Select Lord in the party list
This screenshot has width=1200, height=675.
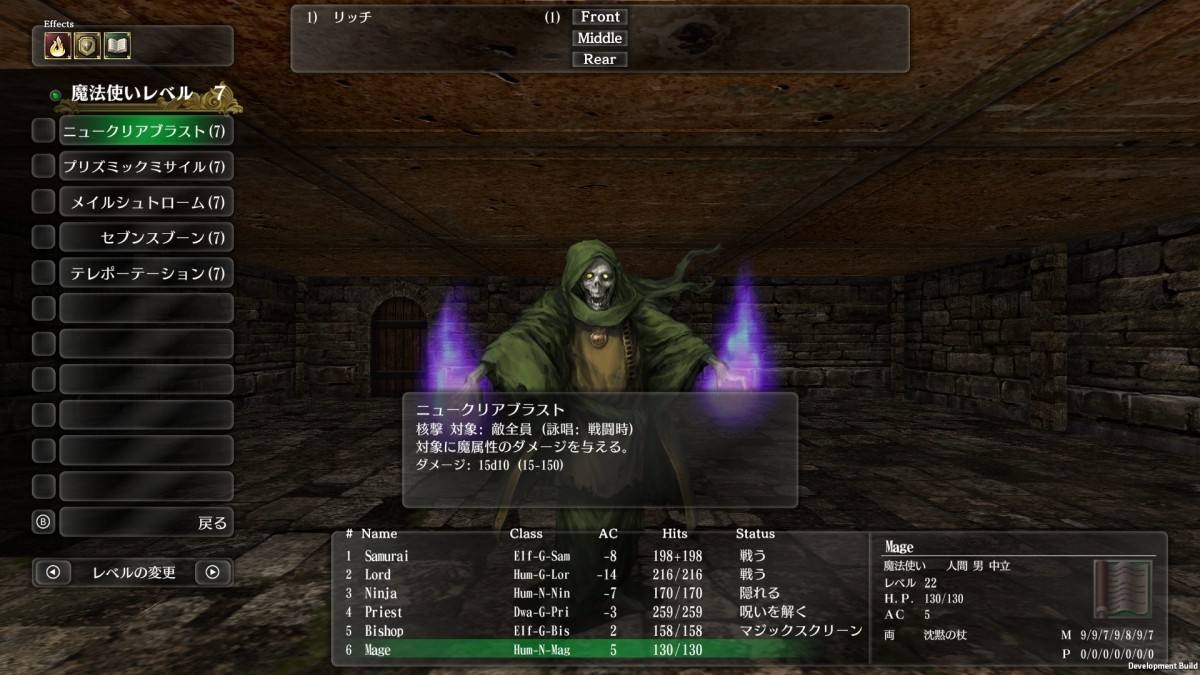(600, 575)
